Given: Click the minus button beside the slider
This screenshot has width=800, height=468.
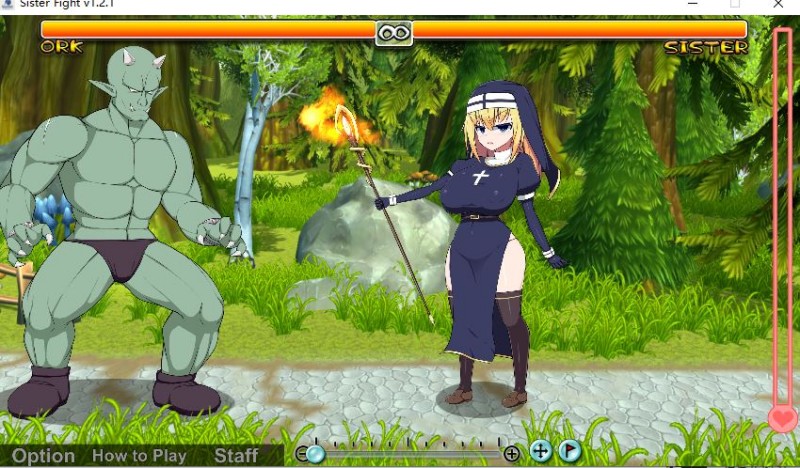Looking at the screenshot, I should tap(302, 454).
